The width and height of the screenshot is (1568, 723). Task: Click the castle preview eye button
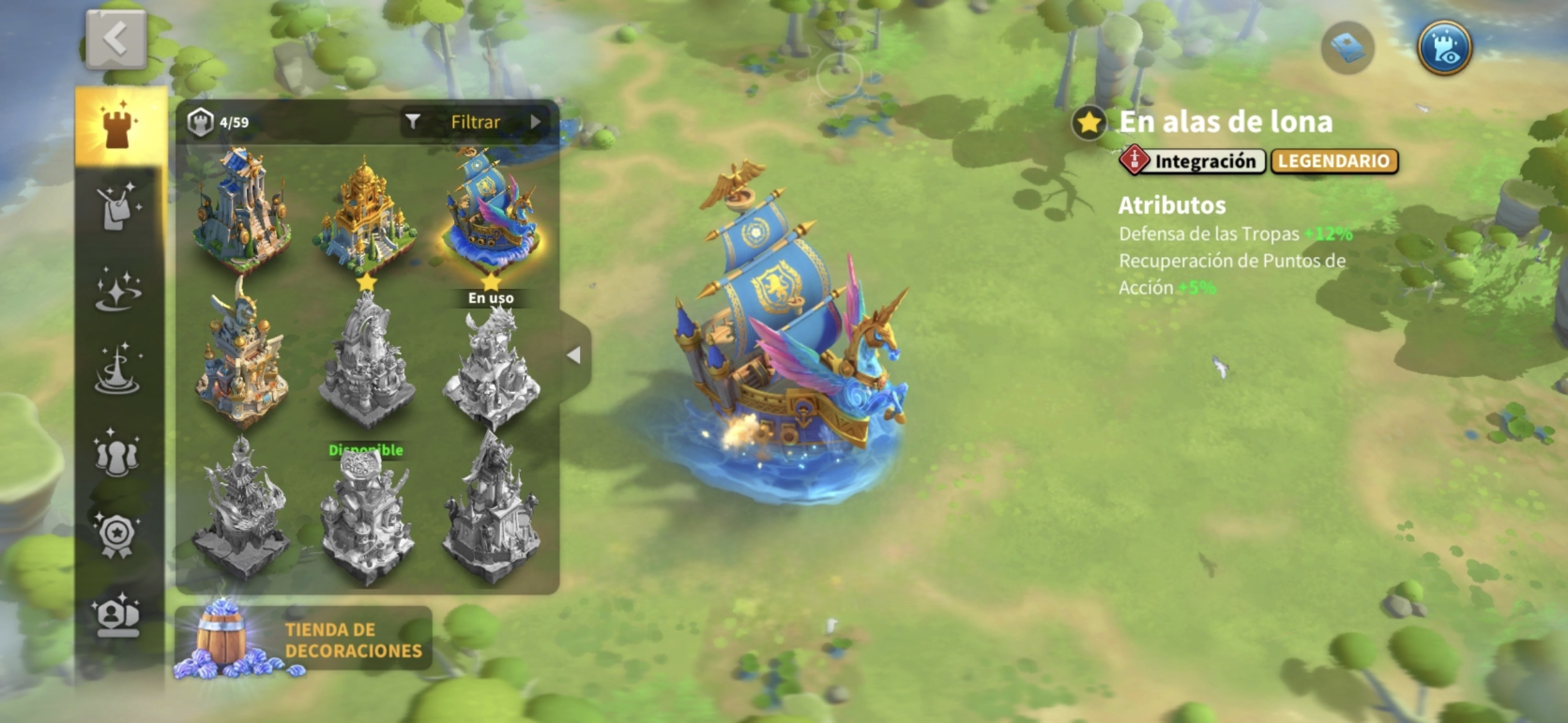[x=1444, y=48]
